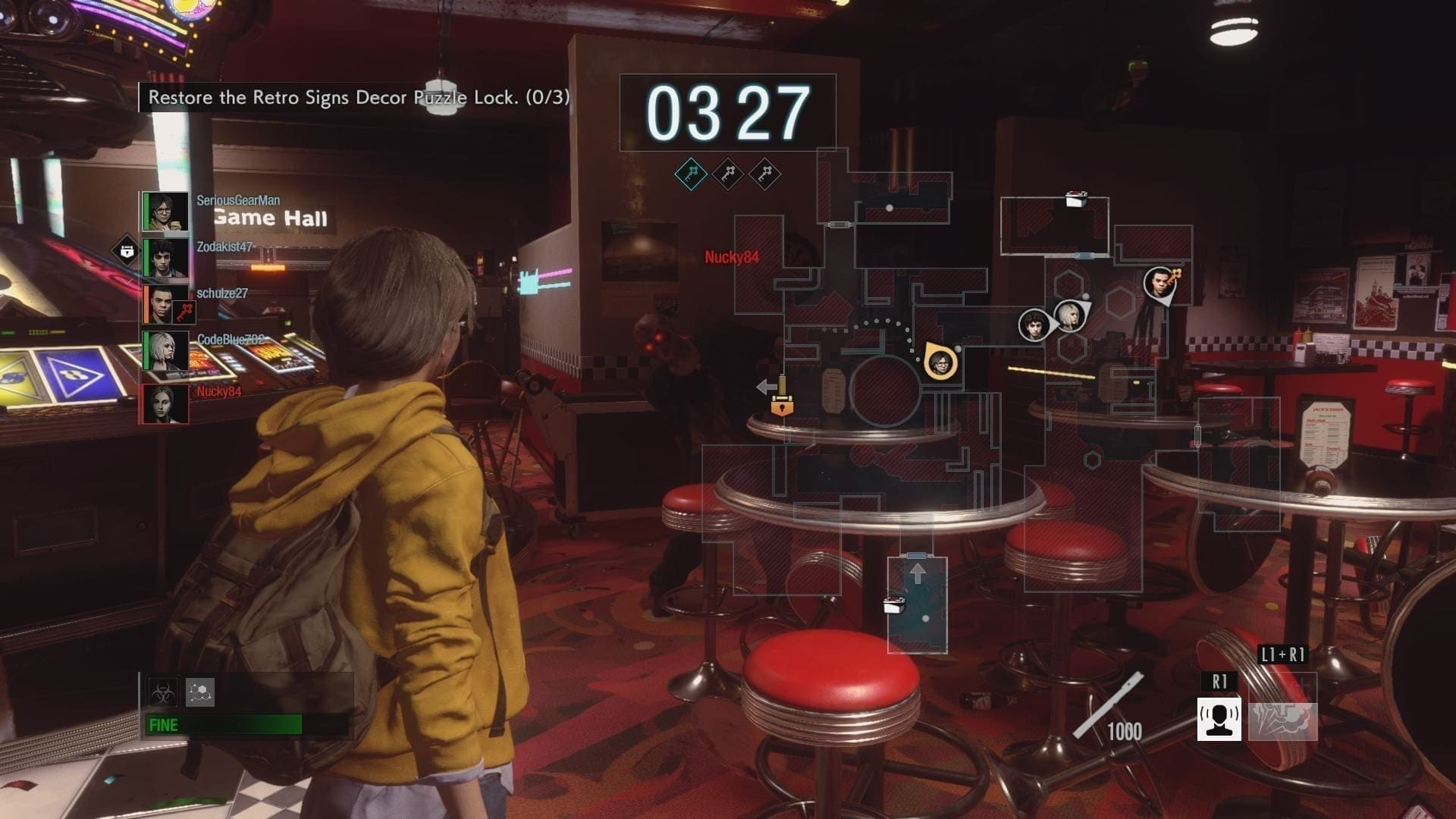The height and width of the screenshot is (819, 1456).
Task: Select the yellow padlock marker on the map
Action: pyautogui.click(x=782, y=406)
